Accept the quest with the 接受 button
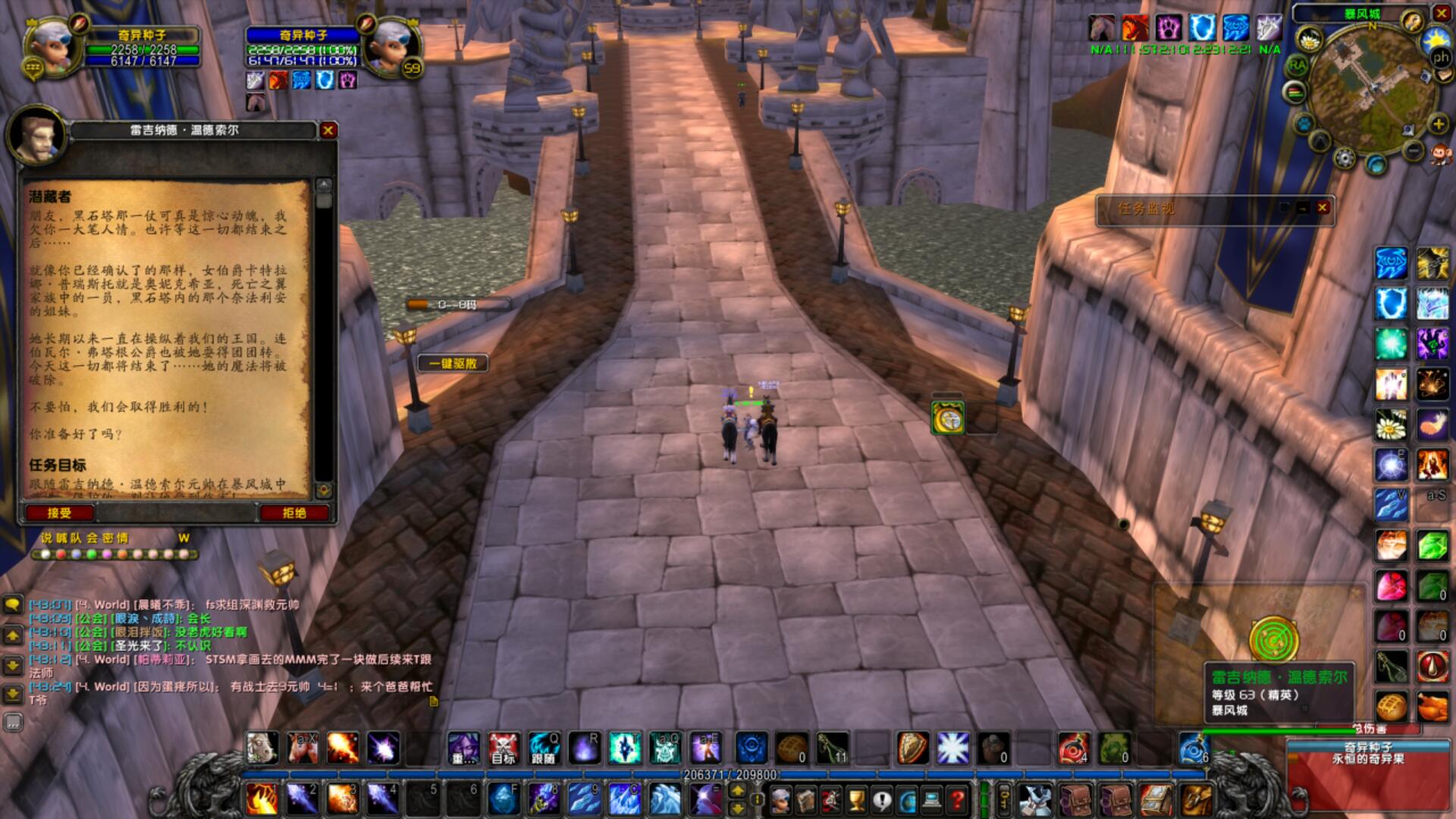This screenshot has width=1456, height=819. point(59,513)
